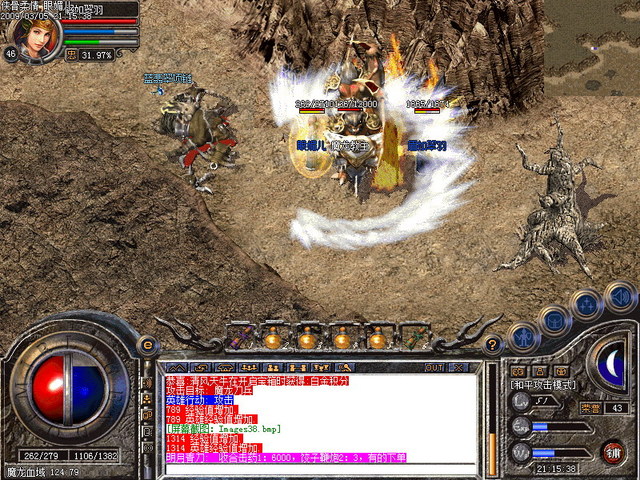
Task: Click the loyalty icon beside 31.97%
Action: [72, 54]
